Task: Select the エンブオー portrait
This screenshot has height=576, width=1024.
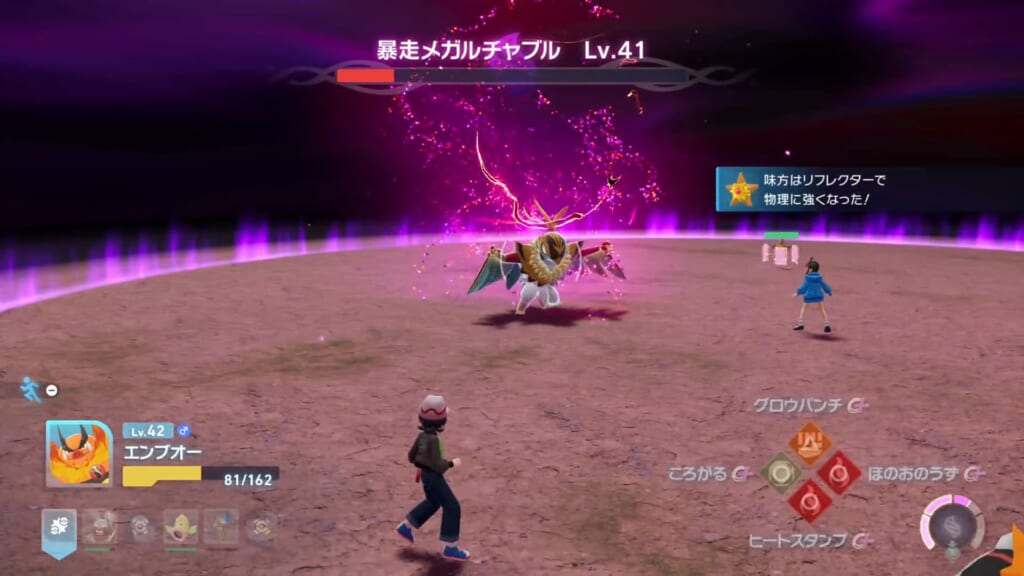Action: click(79, 454)
